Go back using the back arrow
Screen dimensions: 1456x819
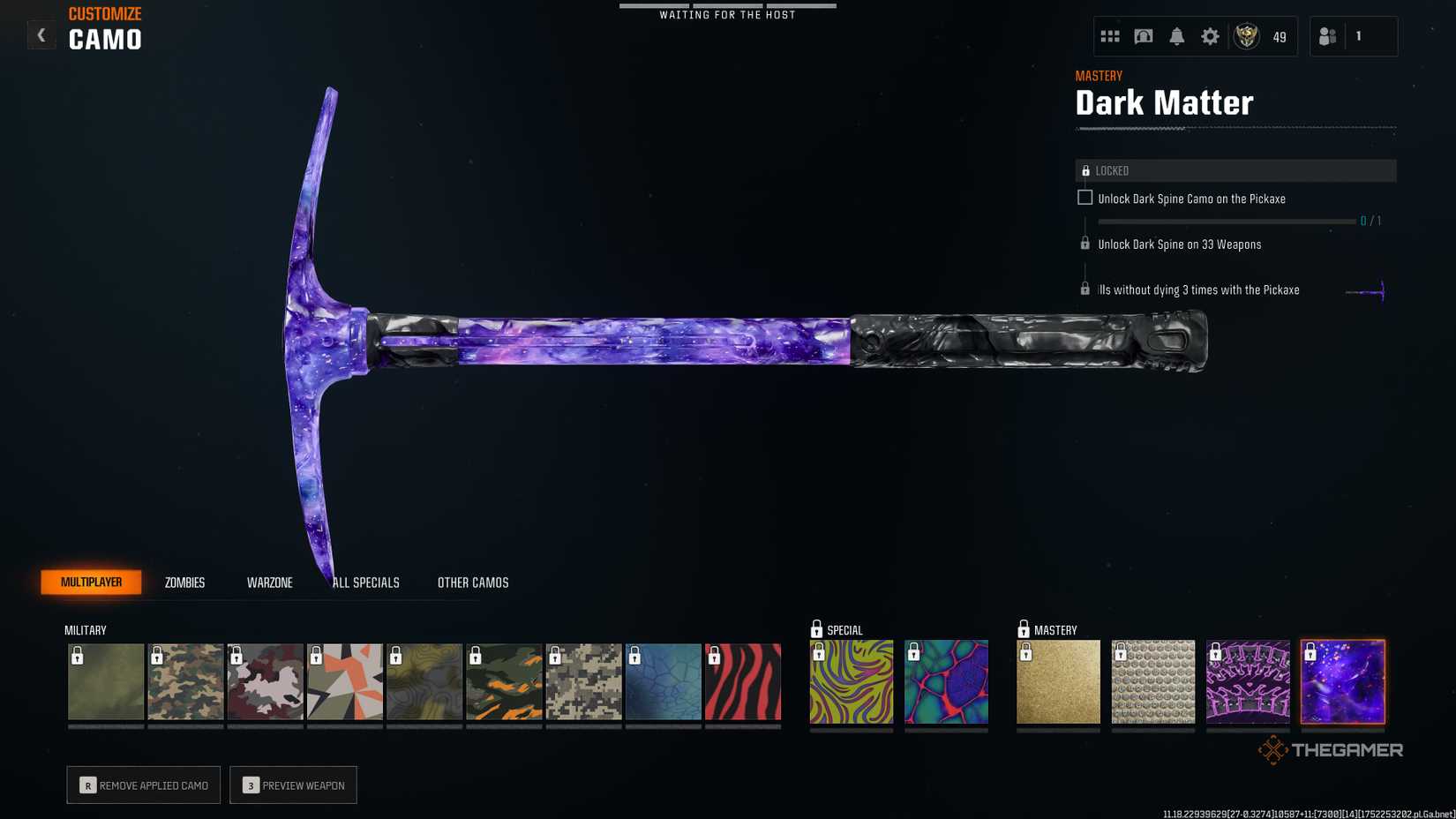(x=41, y=34)
